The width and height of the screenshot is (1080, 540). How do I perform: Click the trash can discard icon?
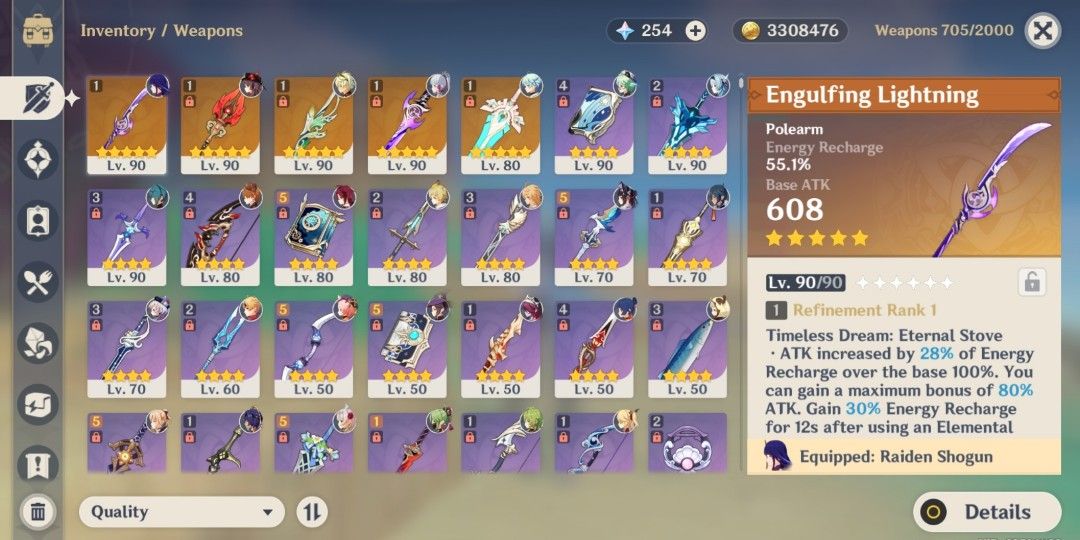click(x=38, y=512)
